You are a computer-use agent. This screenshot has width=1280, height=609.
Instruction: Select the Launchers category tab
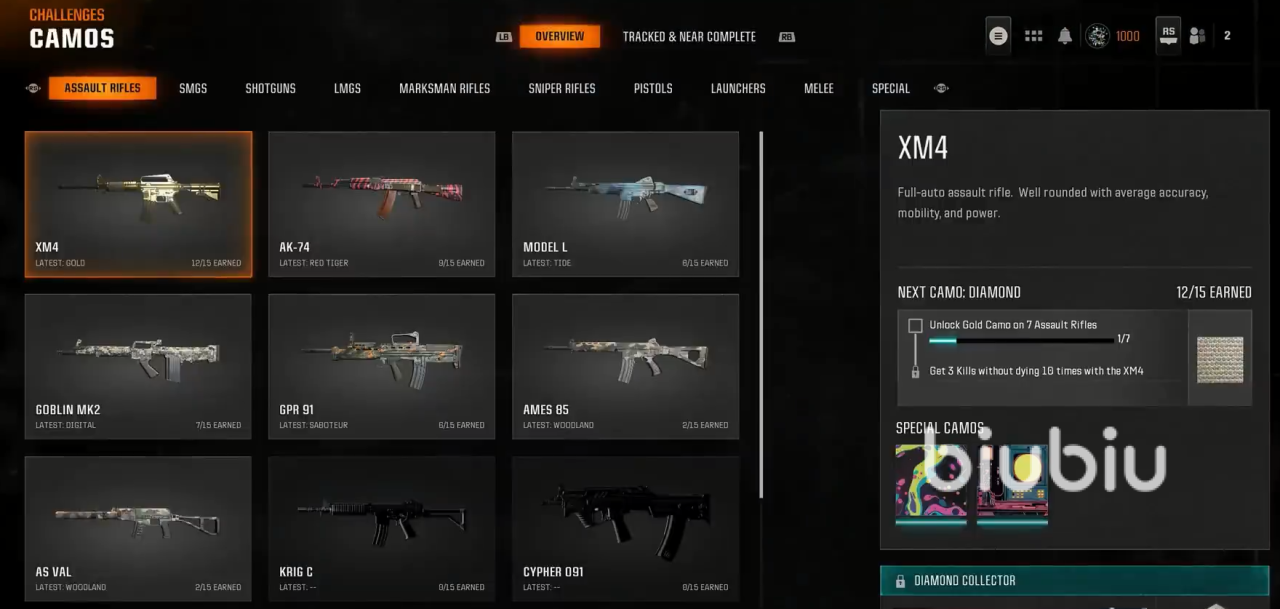[738, 89]
